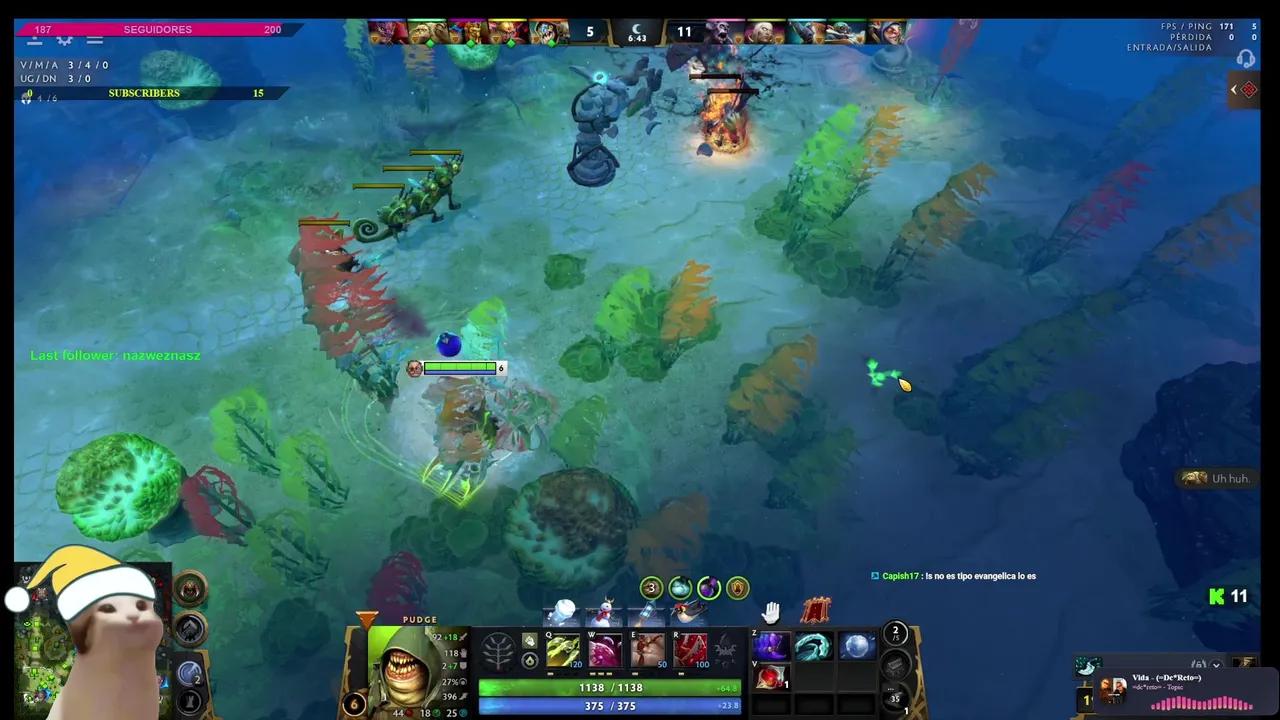The width and height of the screenshot is (1280, 720).
Task: Click the gear icon on the stream overlay
Action: (64, 40)
